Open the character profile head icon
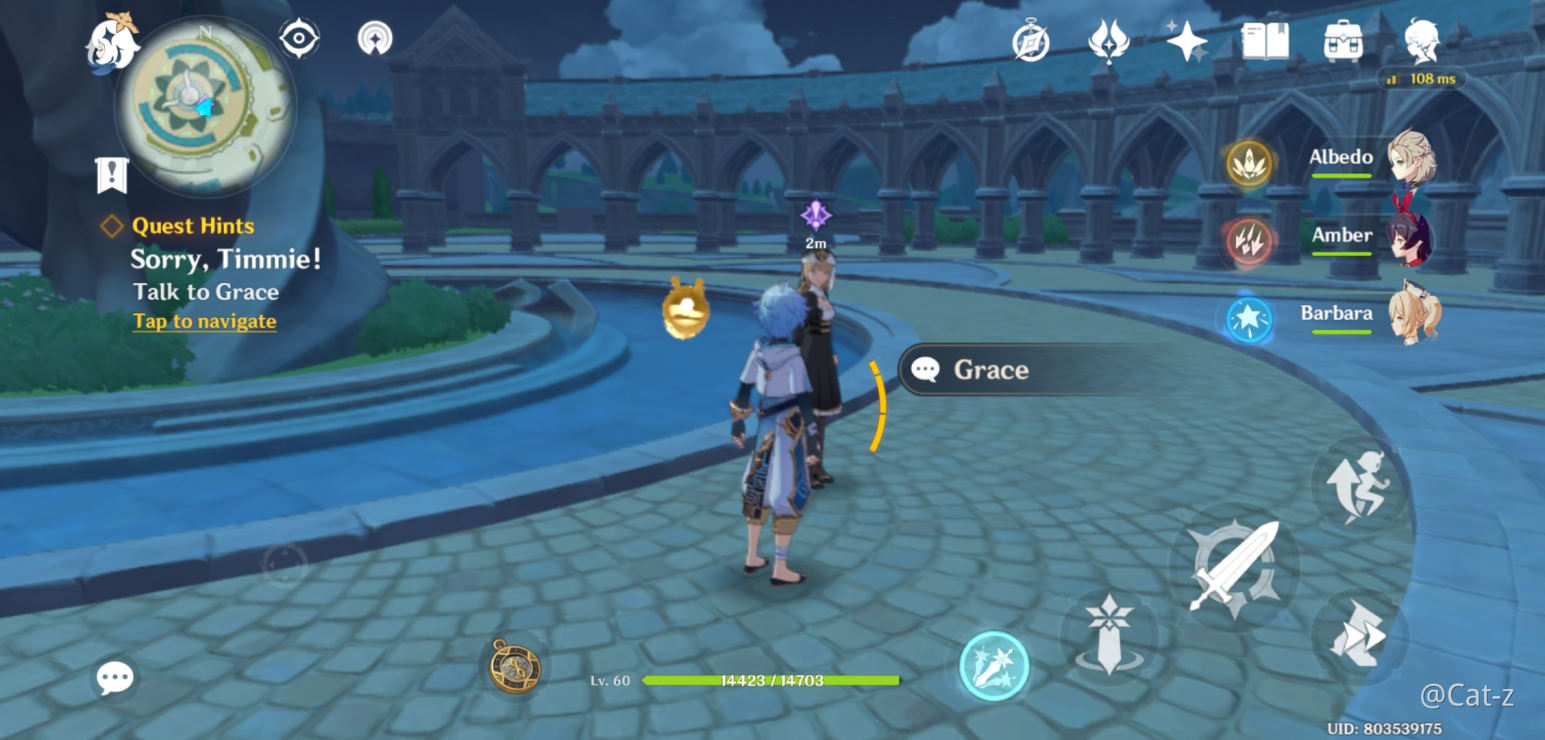The height and width of the screenshot is (740, 1545). pos(1421,42)
